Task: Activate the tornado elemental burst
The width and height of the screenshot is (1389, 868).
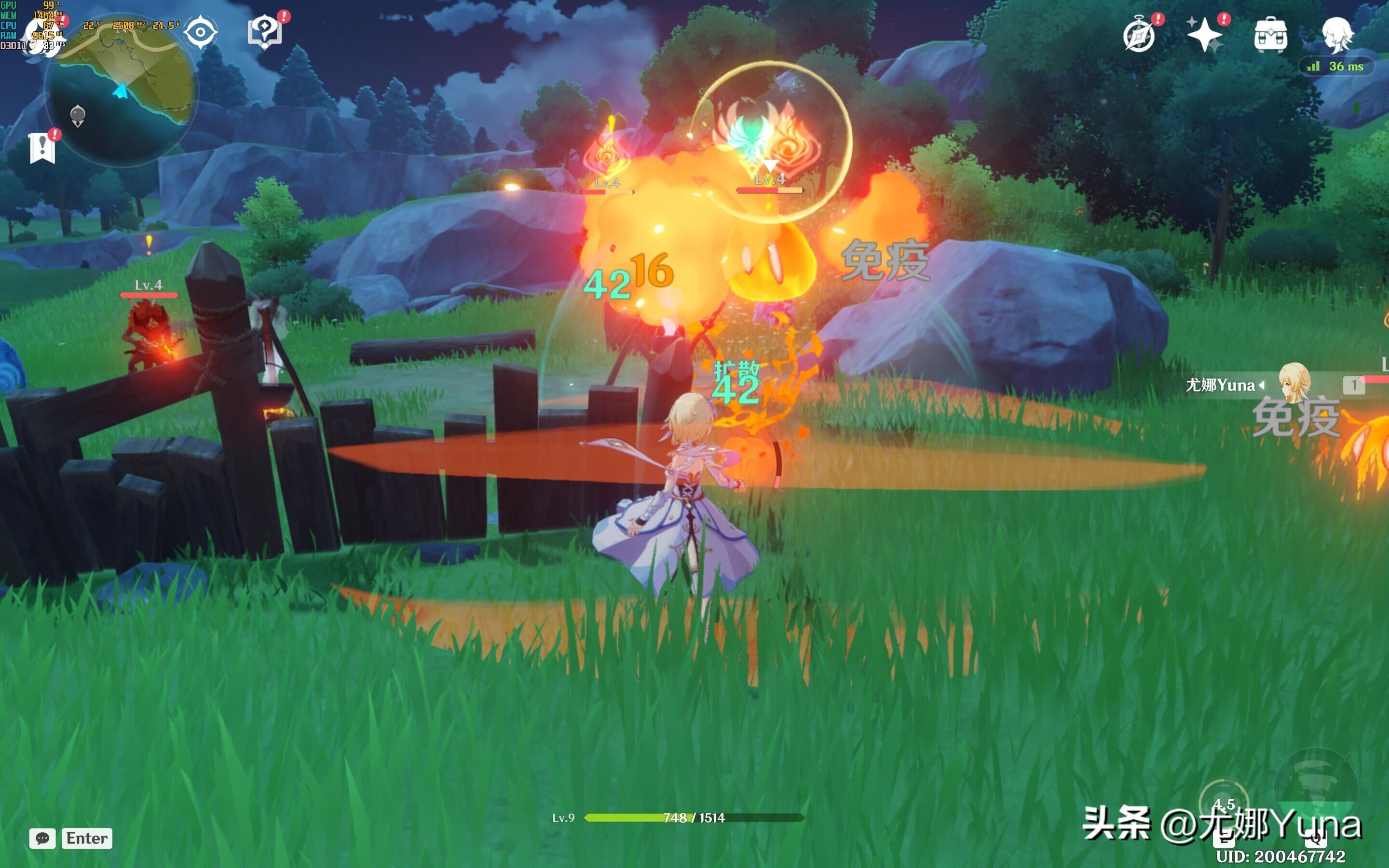Action: [x=1316, y=787]
